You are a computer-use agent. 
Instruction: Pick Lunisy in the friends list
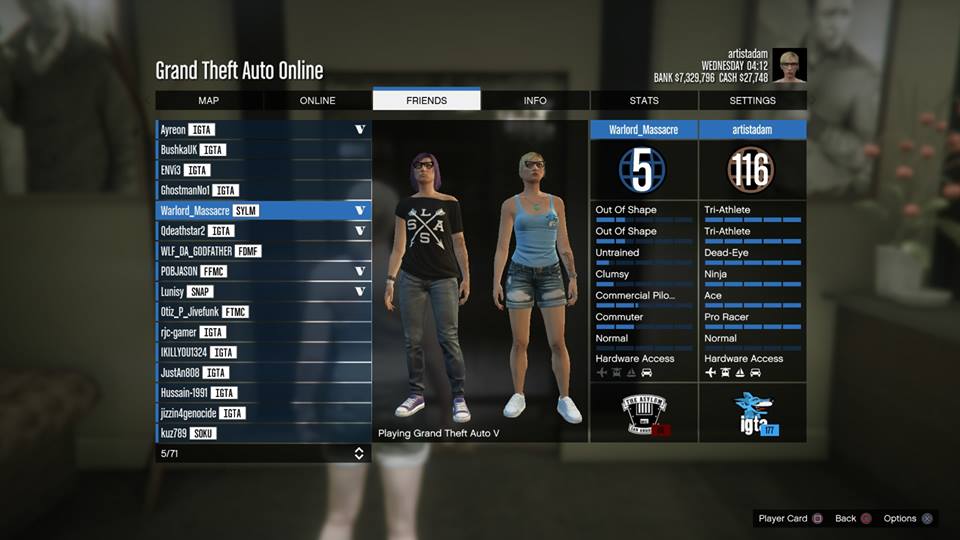tap(263, 292)
